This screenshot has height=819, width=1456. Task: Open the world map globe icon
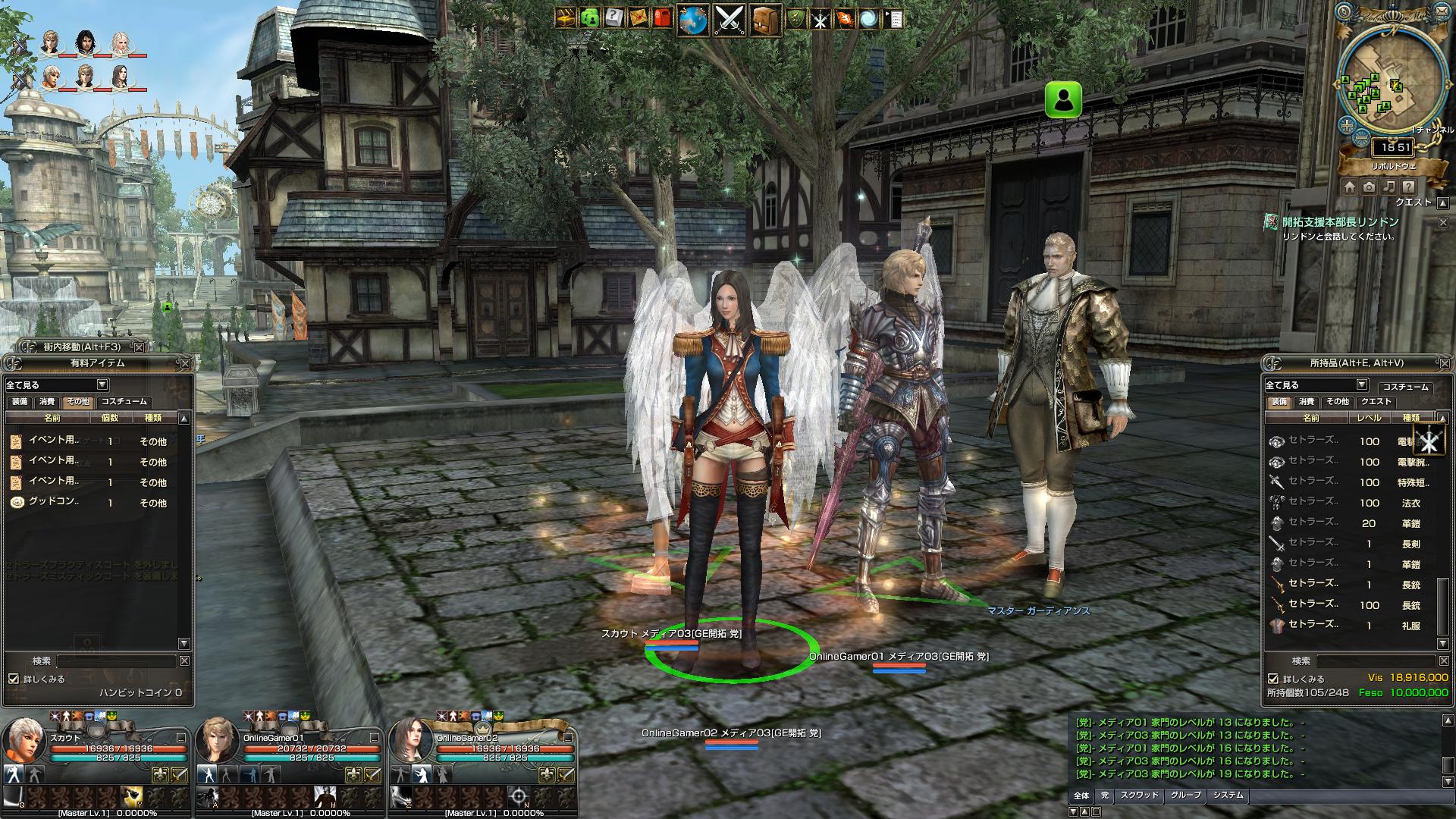(x=692, y=20)
